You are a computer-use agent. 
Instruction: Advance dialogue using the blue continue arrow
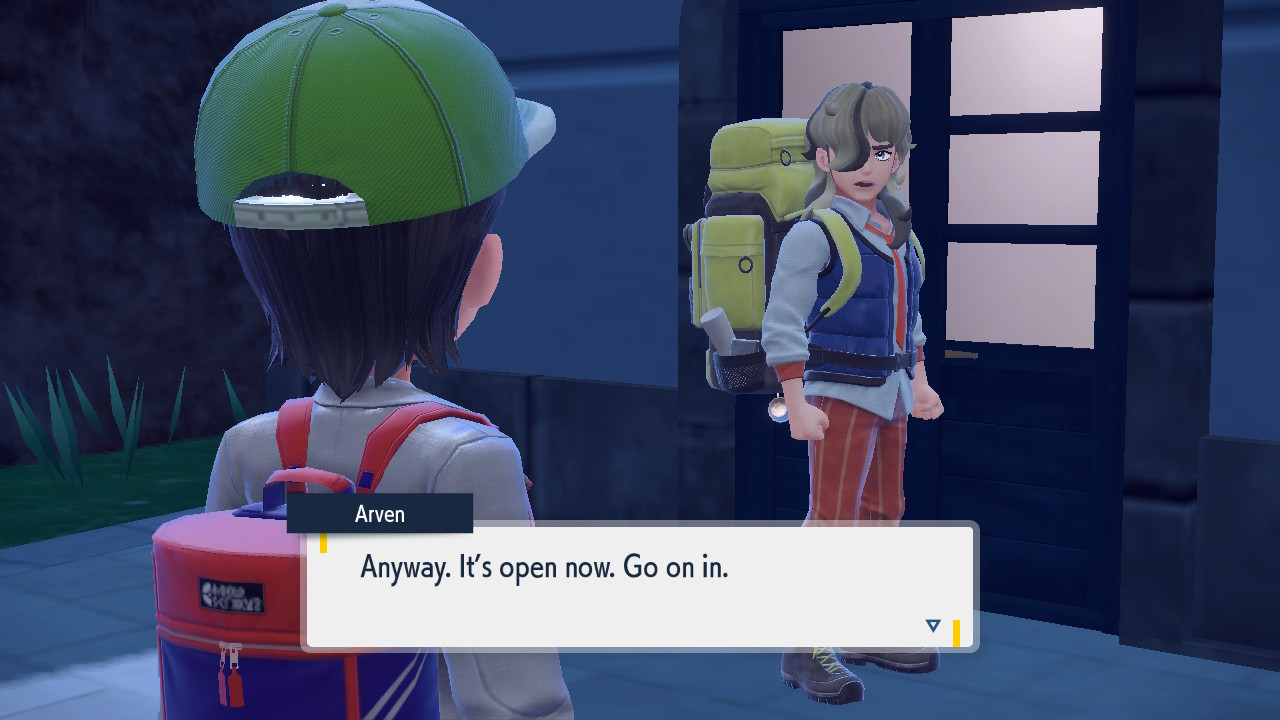pyautogui.click(x=933, y=626)
